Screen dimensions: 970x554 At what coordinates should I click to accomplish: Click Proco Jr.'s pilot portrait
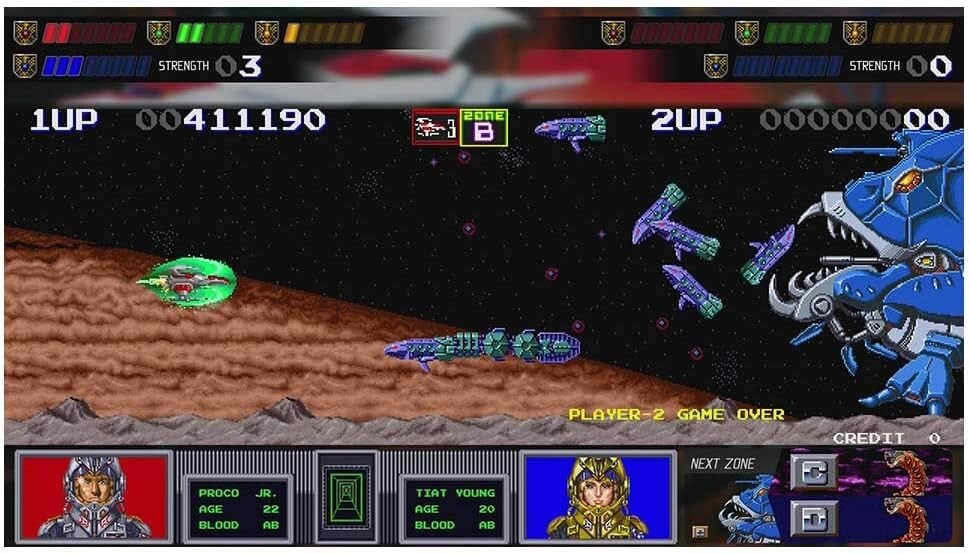point(94,496)
